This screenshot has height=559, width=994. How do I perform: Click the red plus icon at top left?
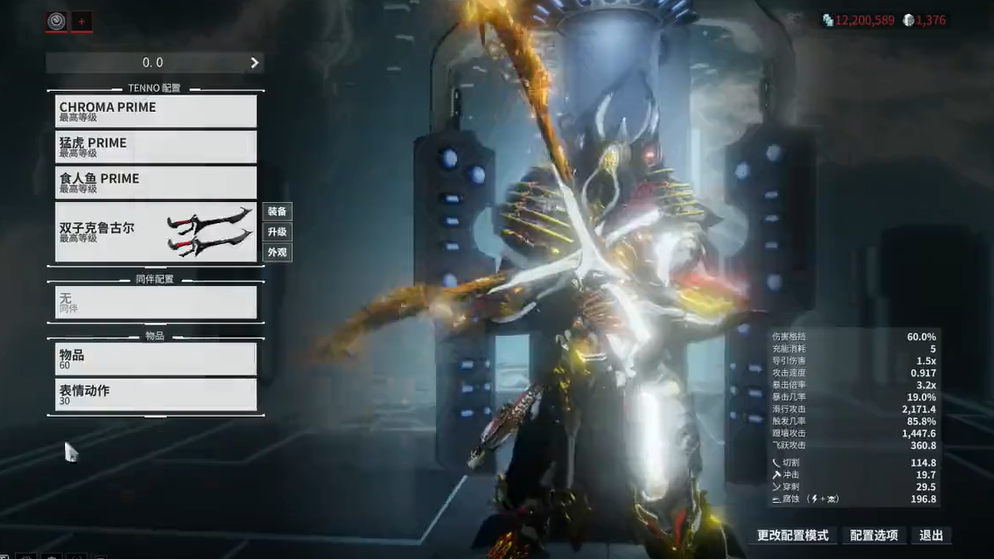click(x=82, y=21)
